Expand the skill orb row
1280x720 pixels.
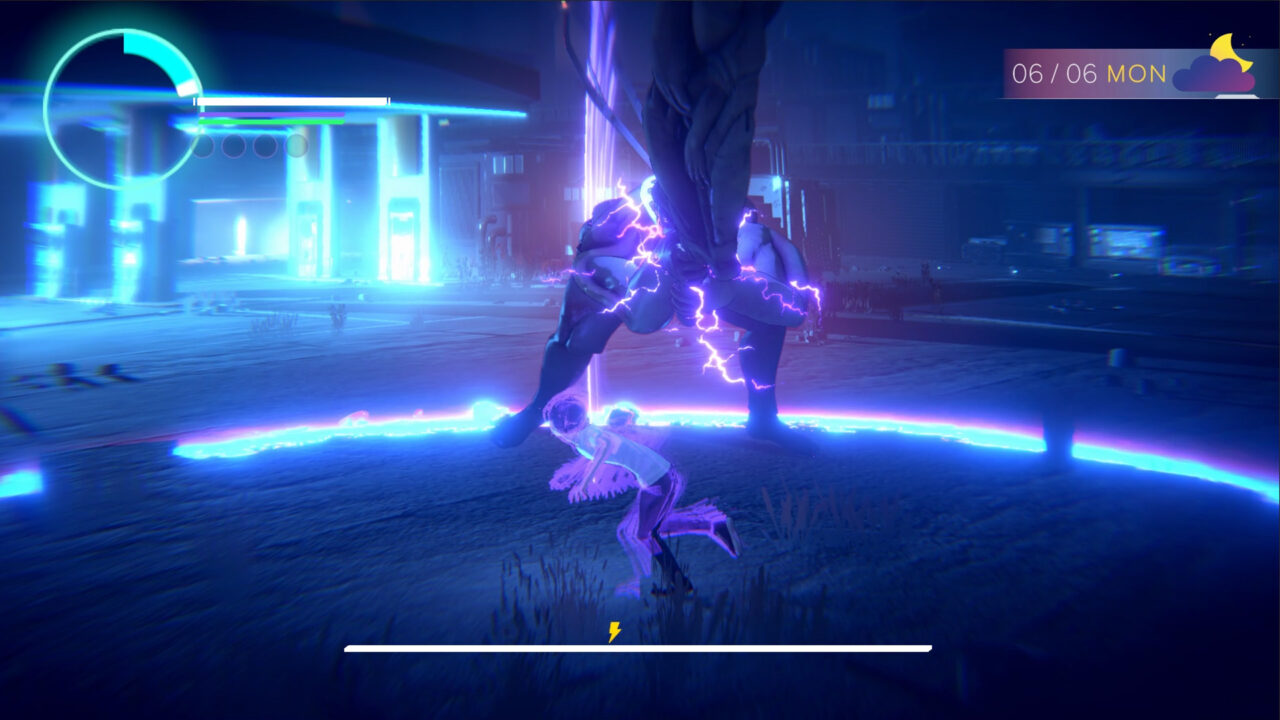(x=248, y=148)
